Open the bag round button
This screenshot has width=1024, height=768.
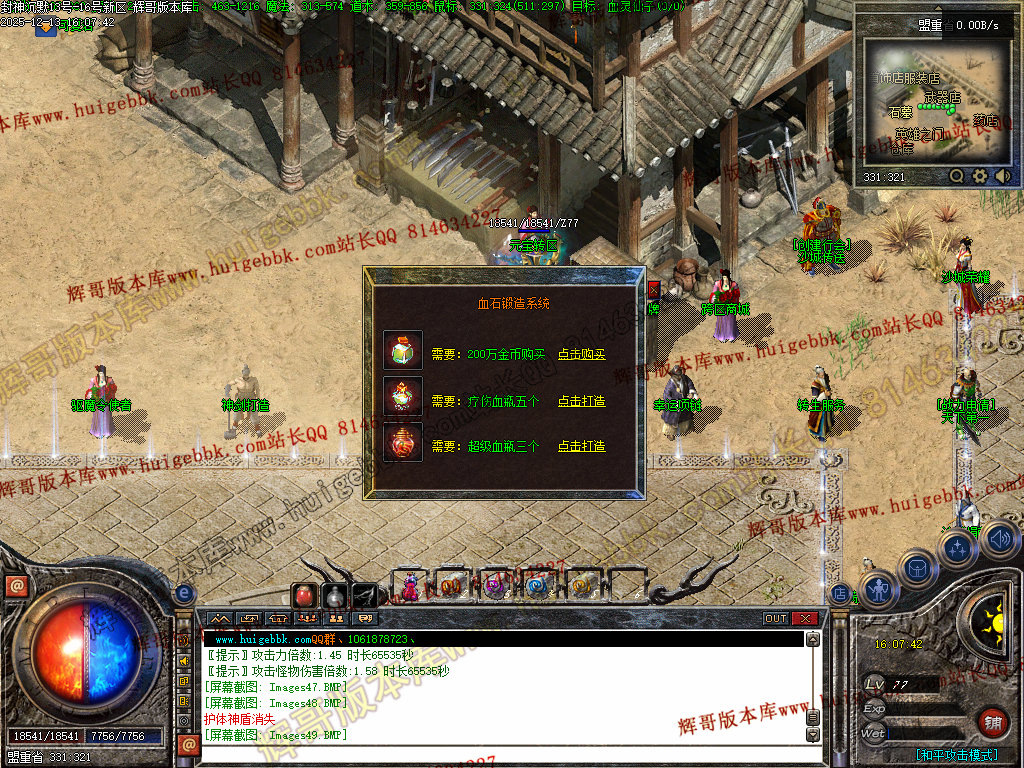[917, 568]
